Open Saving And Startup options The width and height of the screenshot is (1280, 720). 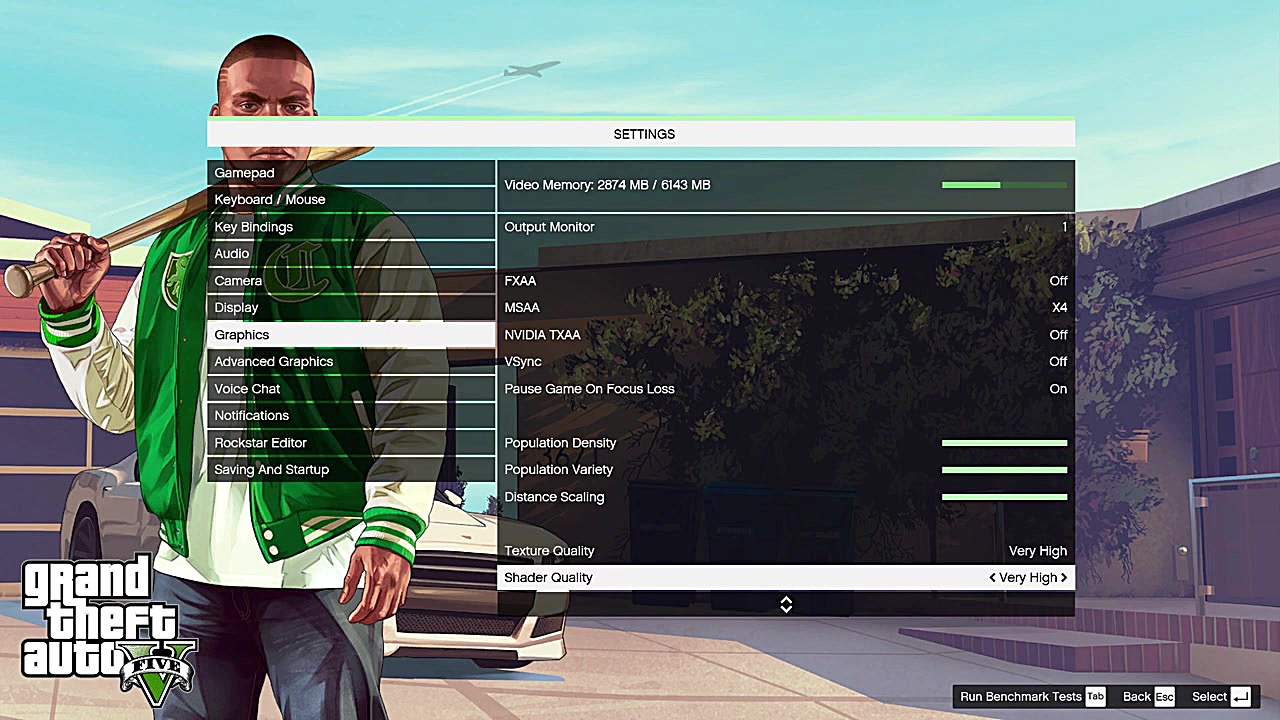pos(350,470)
